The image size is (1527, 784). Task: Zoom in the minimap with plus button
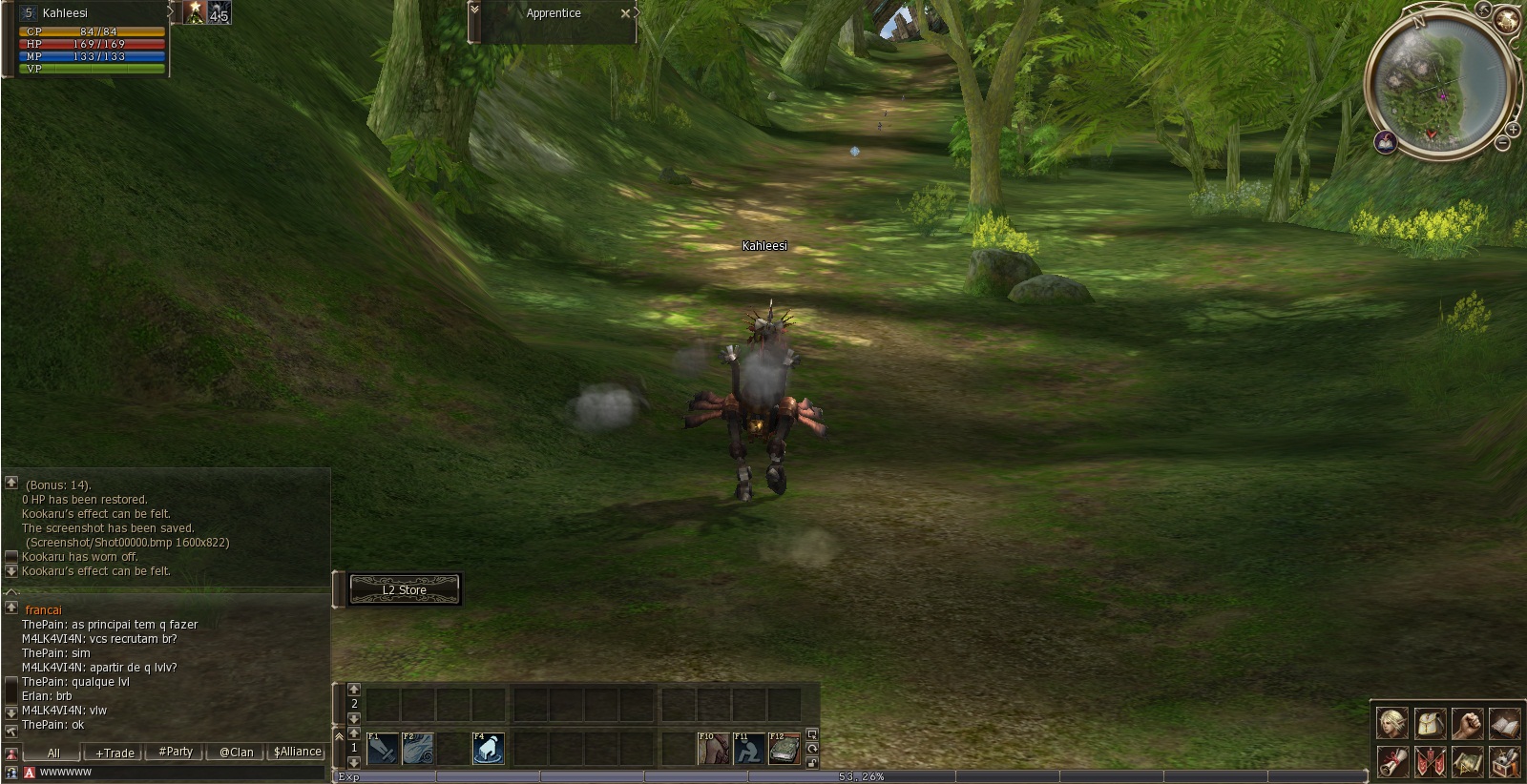pyautogui.click(x=1513, y=129)
